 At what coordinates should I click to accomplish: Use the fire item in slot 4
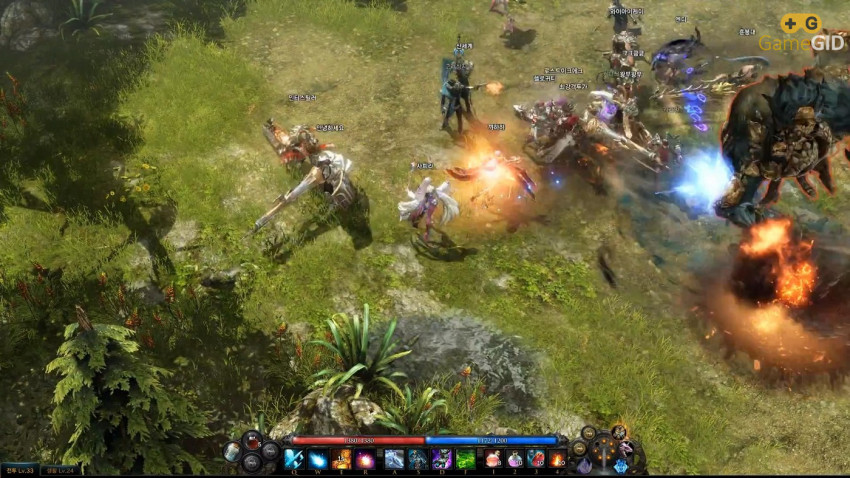tap(557, 459)
